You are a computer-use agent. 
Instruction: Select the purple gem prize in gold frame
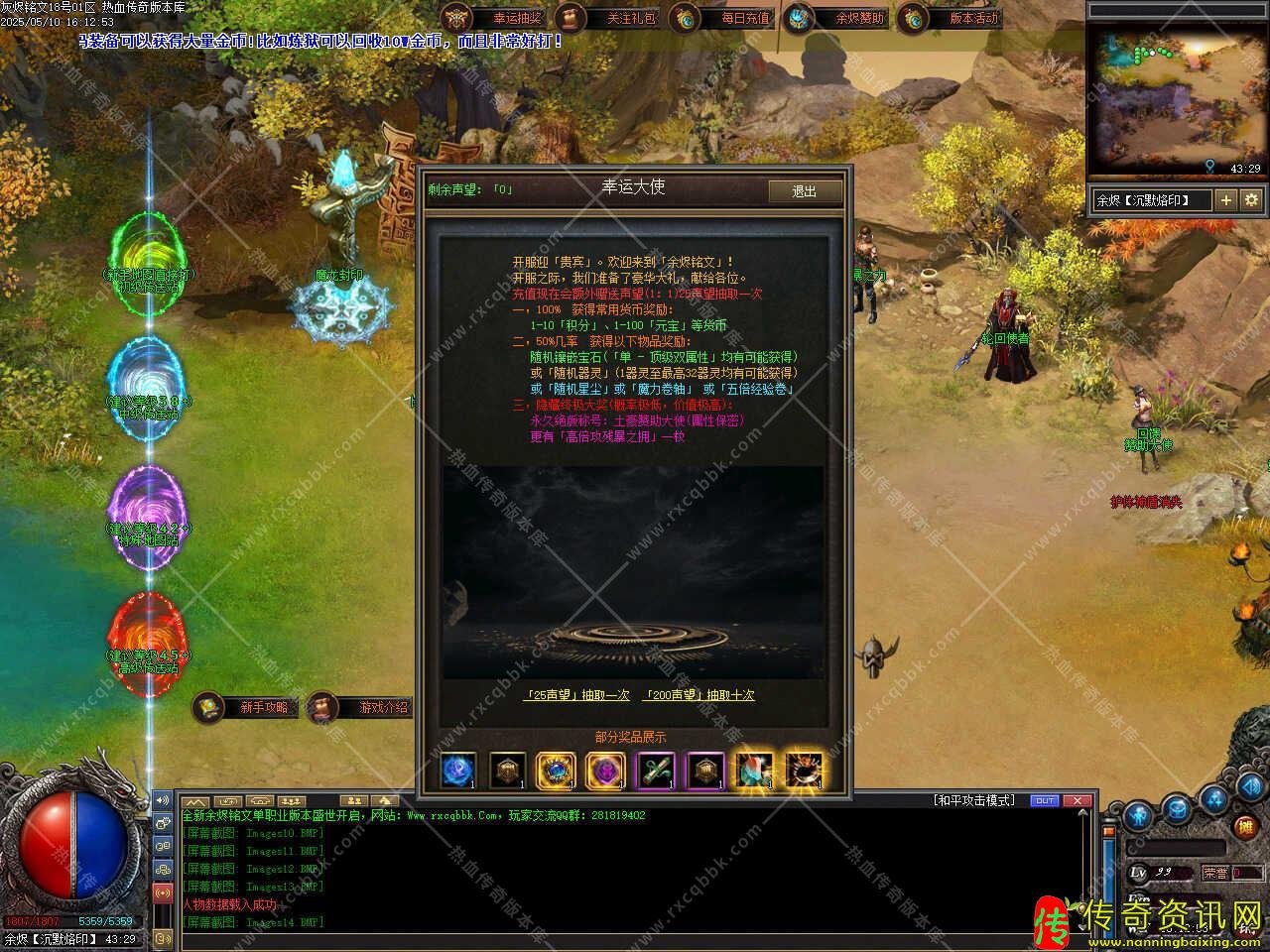click(x=605, y=771)
